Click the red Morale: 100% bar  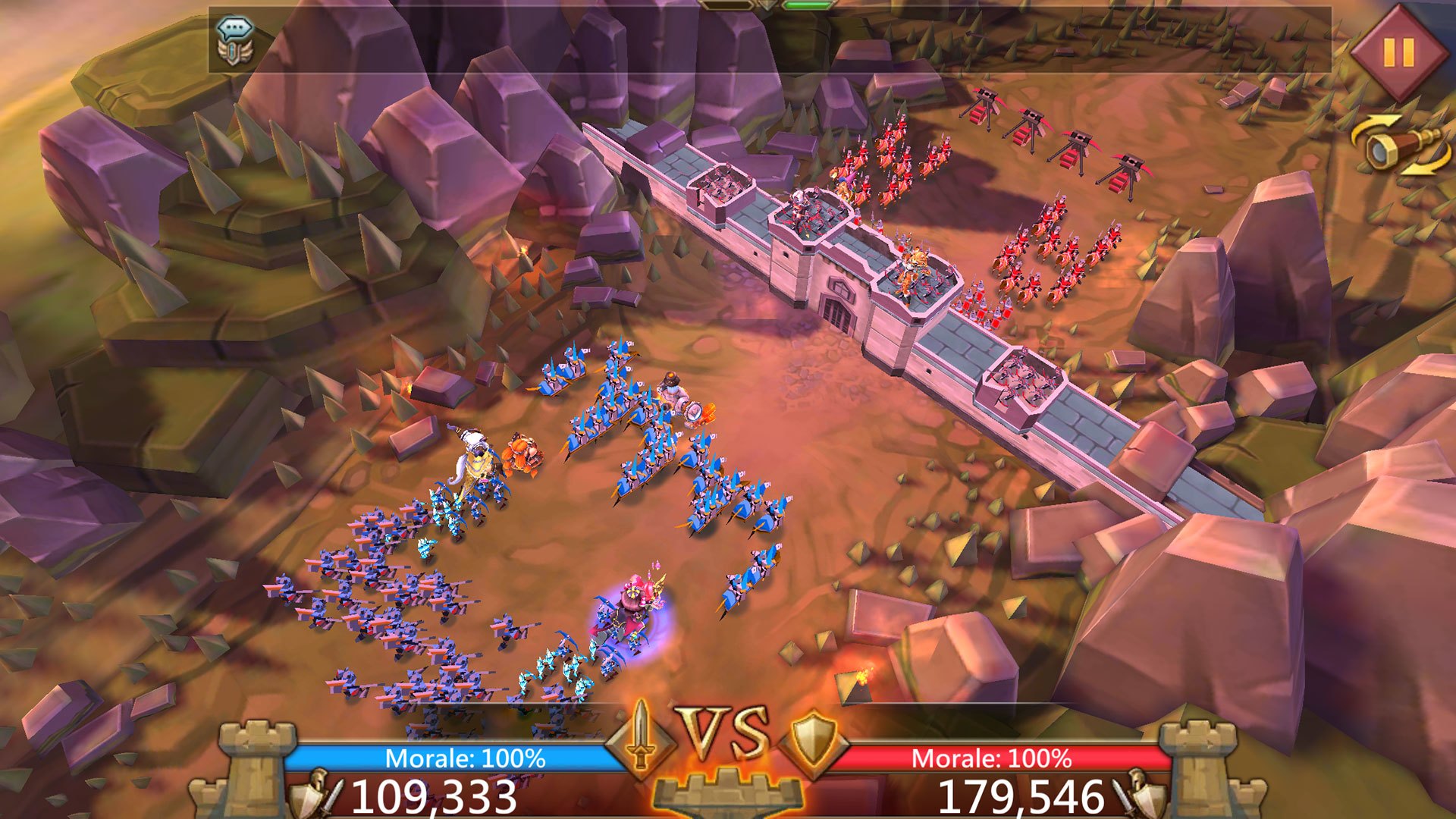click(993, 755)
